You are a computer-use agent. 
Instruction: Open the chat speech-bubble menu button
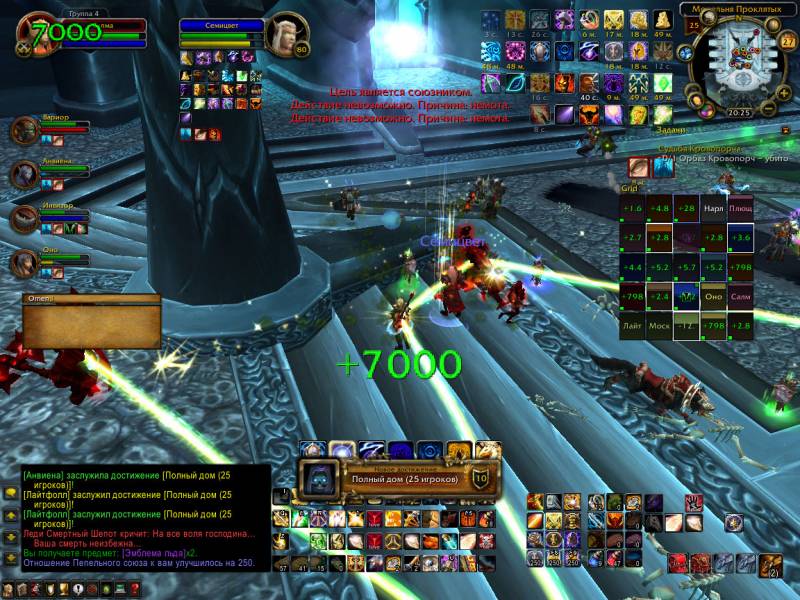(x=10, y=493)
